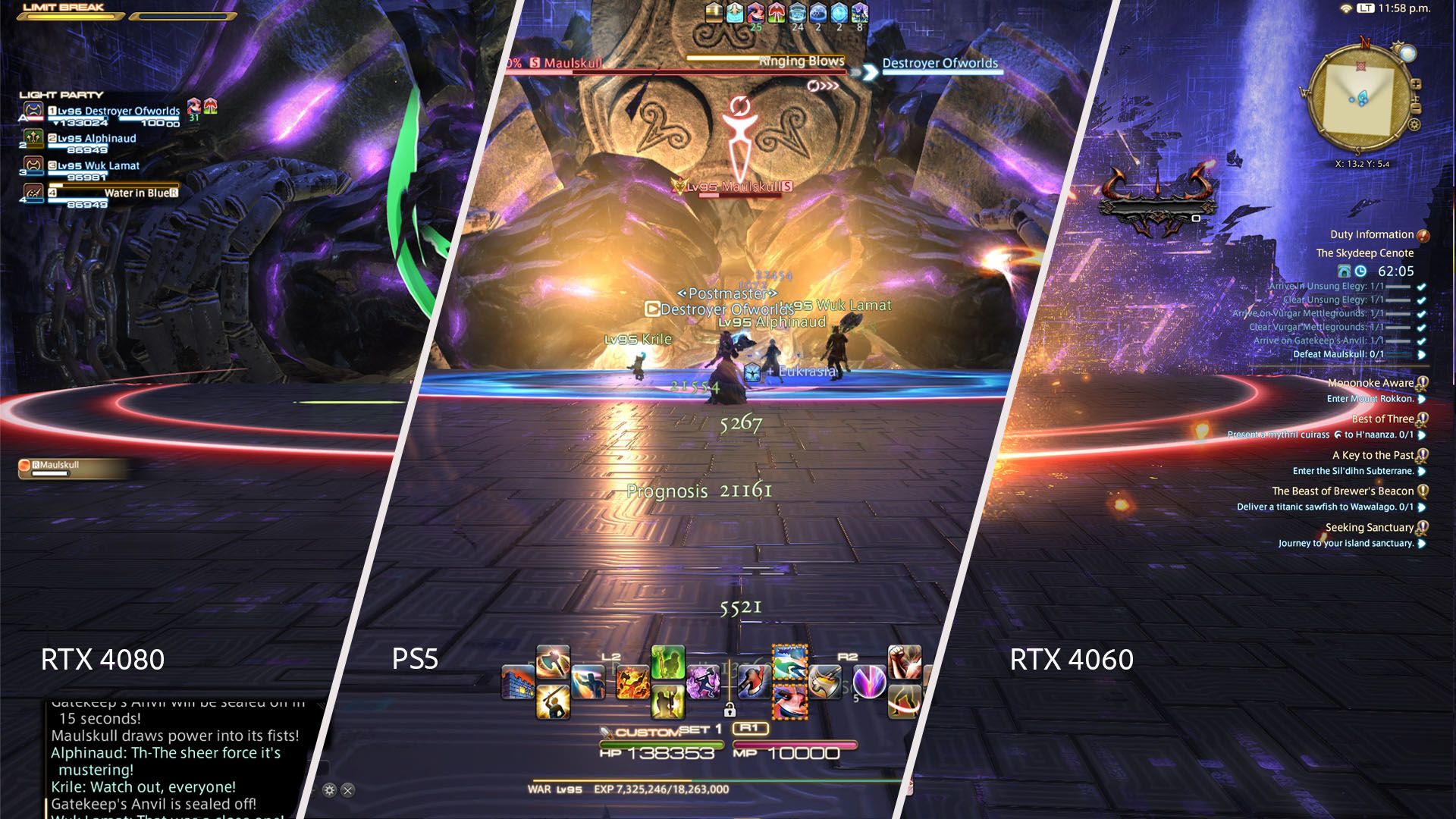
Task: Collapse the Mononoke Aware quest entry
Action: 1423,383
